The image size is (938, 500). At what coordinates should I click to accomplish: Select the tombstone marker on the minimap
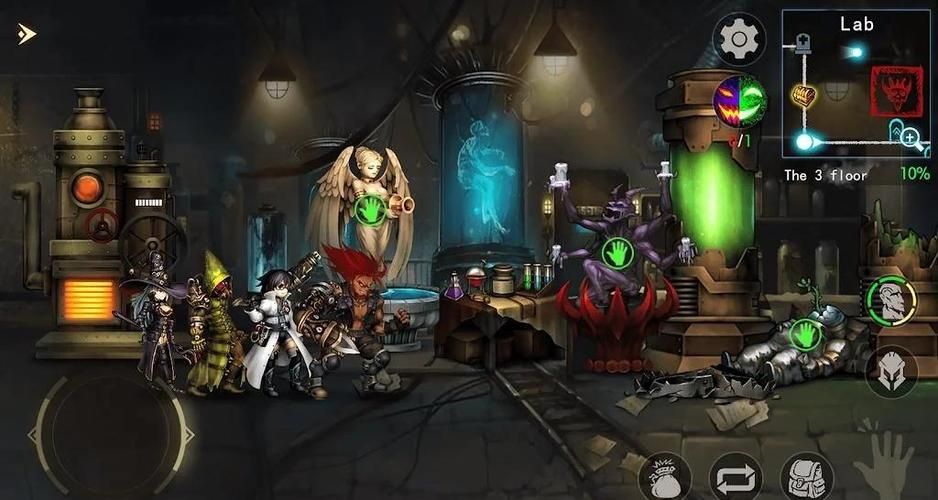point(802,45)
